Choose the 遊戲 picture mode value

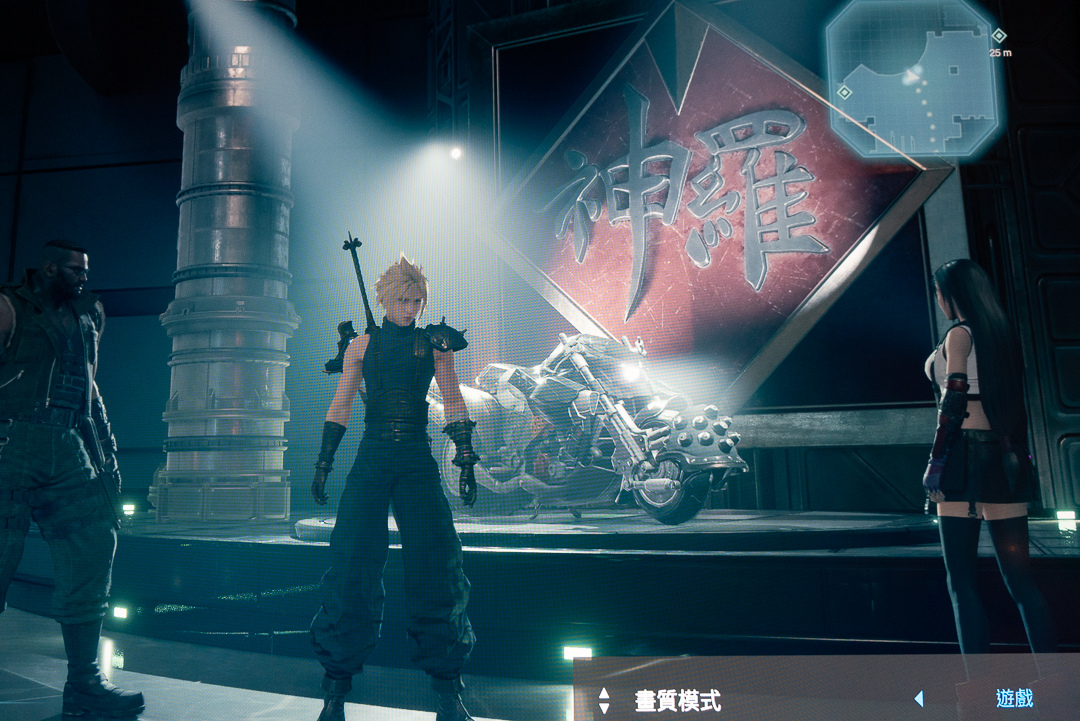click(1014, 699)
